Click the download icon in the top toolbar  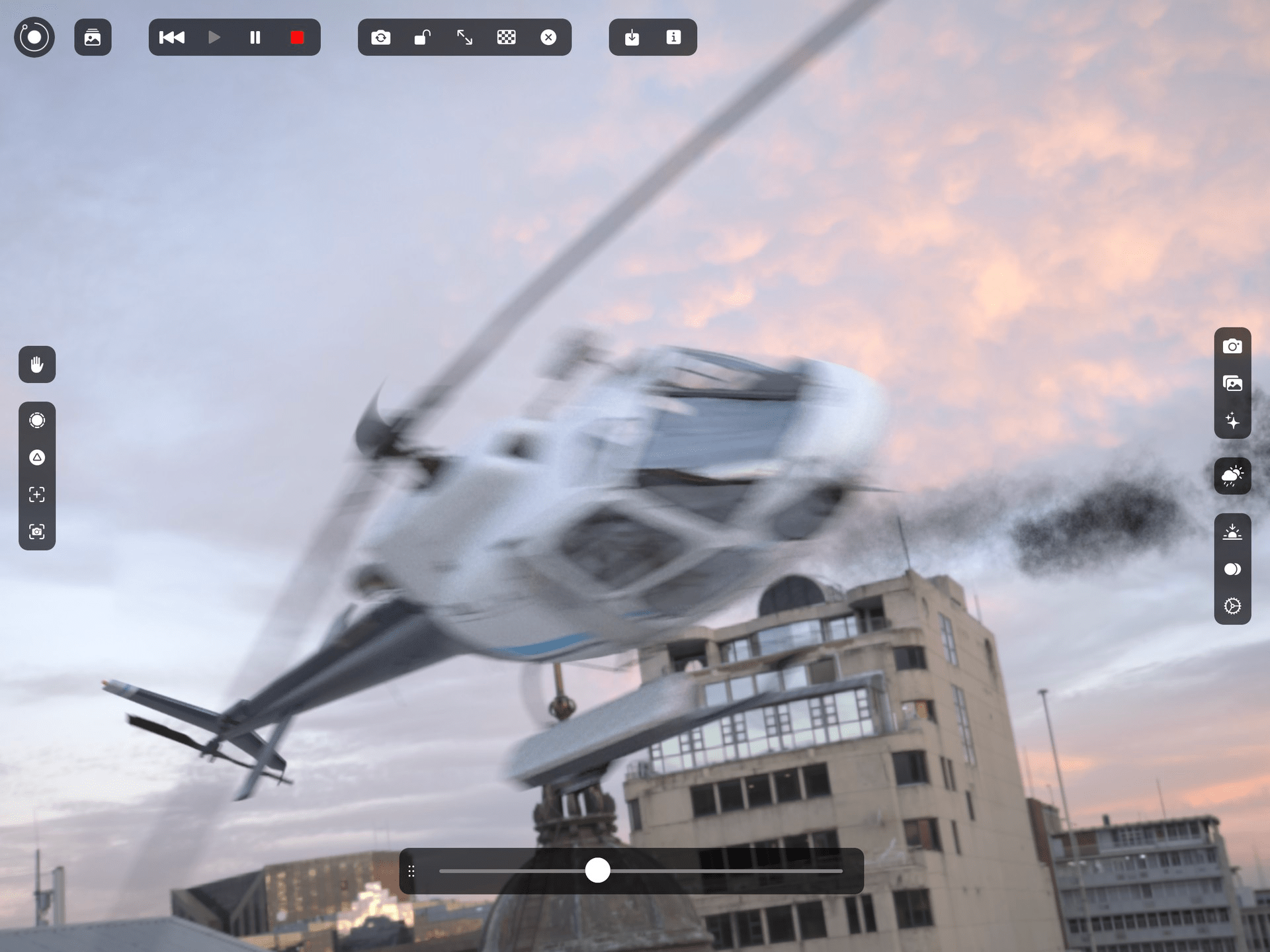[x=632, y=38]
